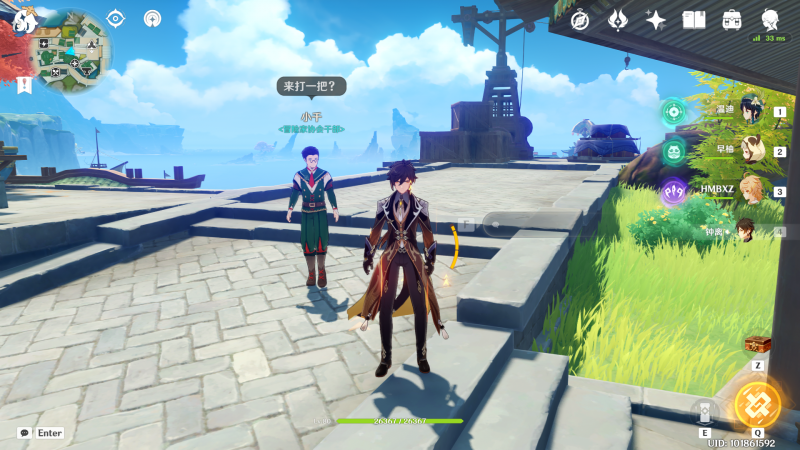Talk to 小千 via the speech bubble
This screenshot has width=800, height=450.
[312, 87]
